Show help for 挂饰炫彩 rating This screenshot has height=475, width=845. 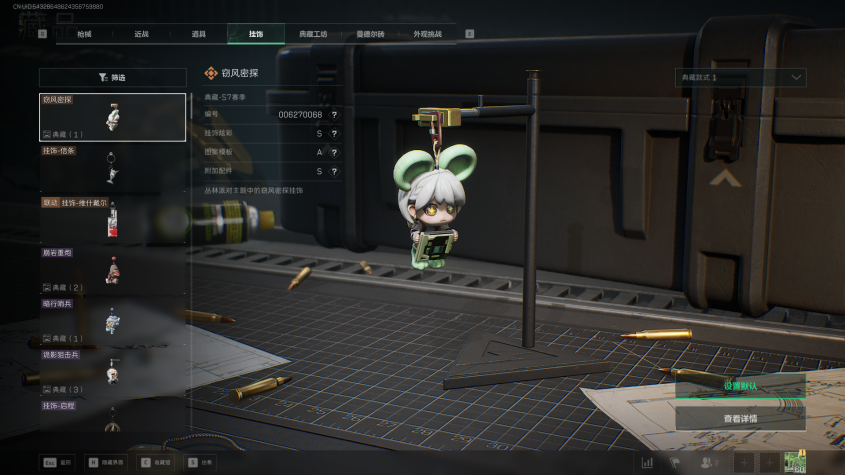coord(334,133)
